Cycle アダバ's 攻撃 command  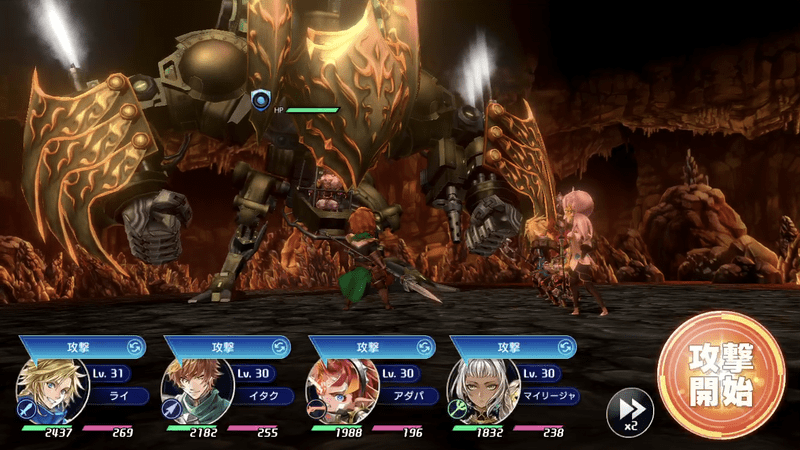tap(426, 347)
